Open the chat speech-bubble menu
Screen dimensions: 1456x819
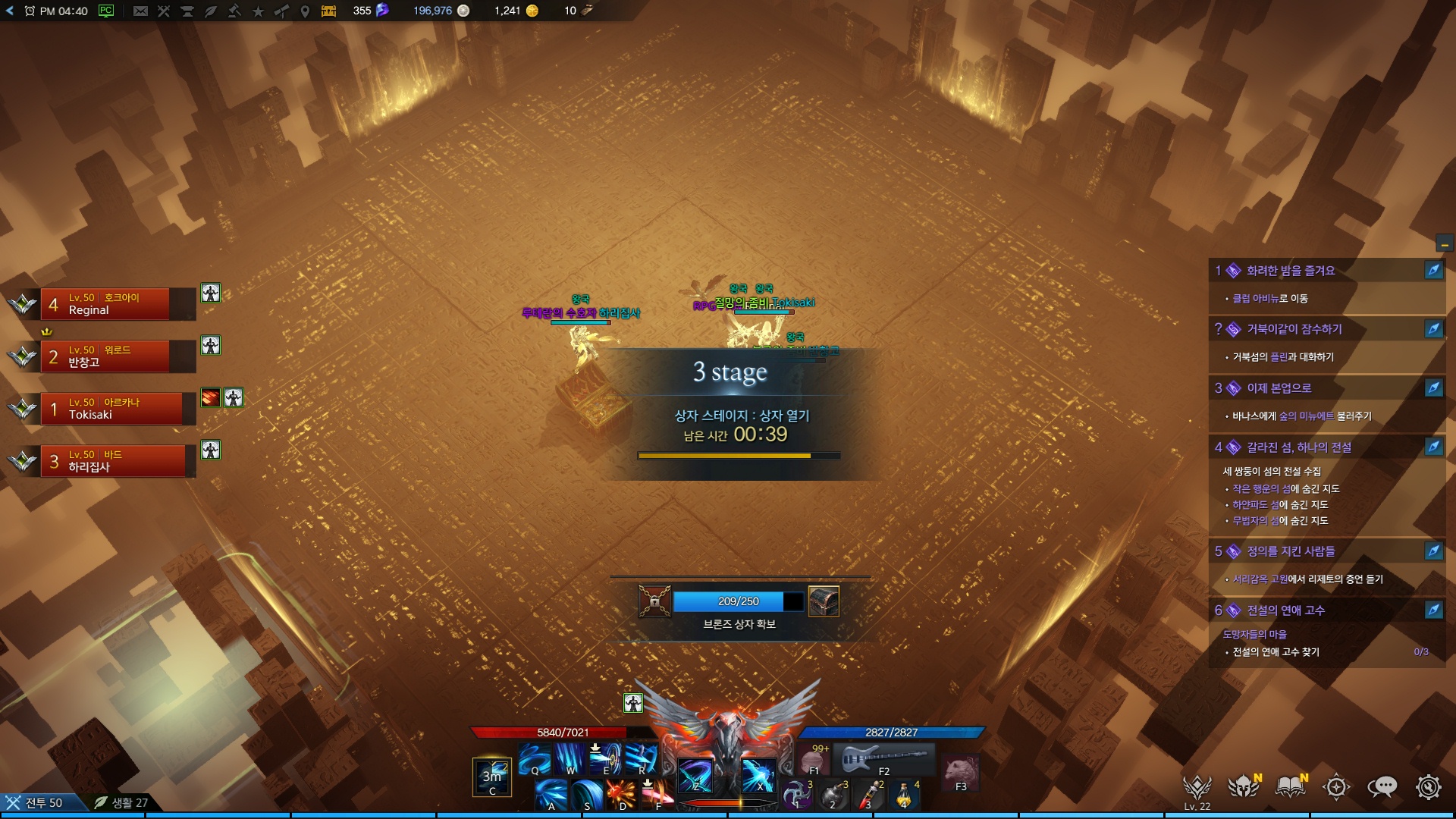(1382, 787)
